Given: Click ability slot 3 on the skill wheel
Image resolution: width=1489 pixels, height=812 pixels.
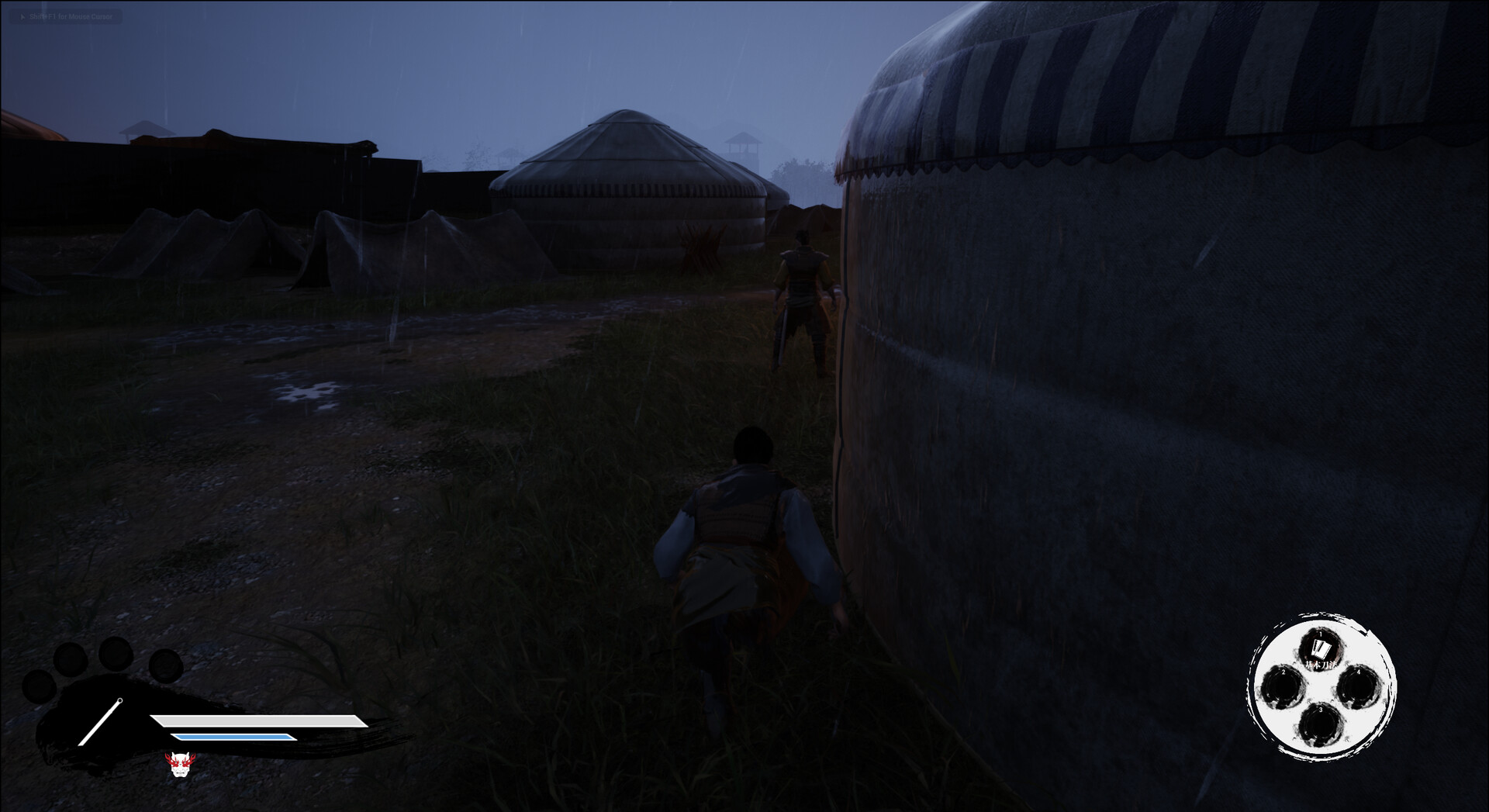Looking at the screenshot, I should [x=1321, y=724].
